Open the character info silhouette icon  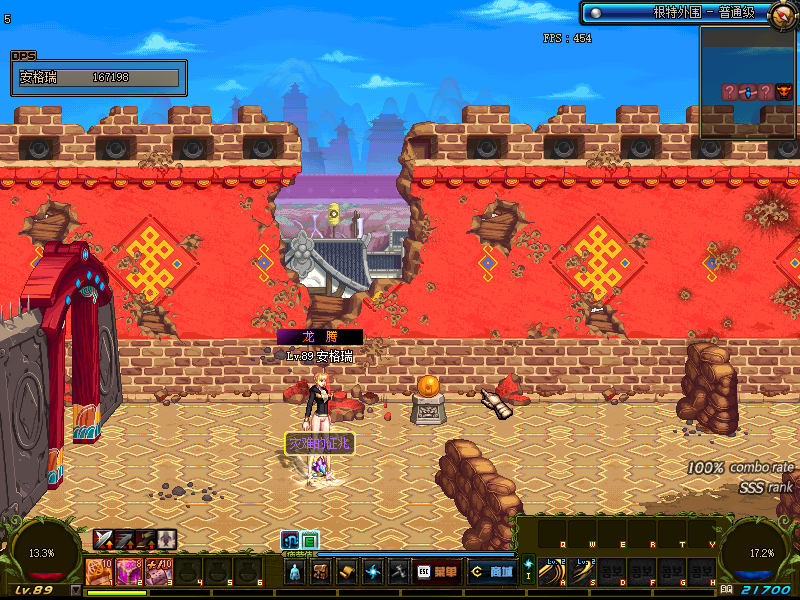click(295, 572)
